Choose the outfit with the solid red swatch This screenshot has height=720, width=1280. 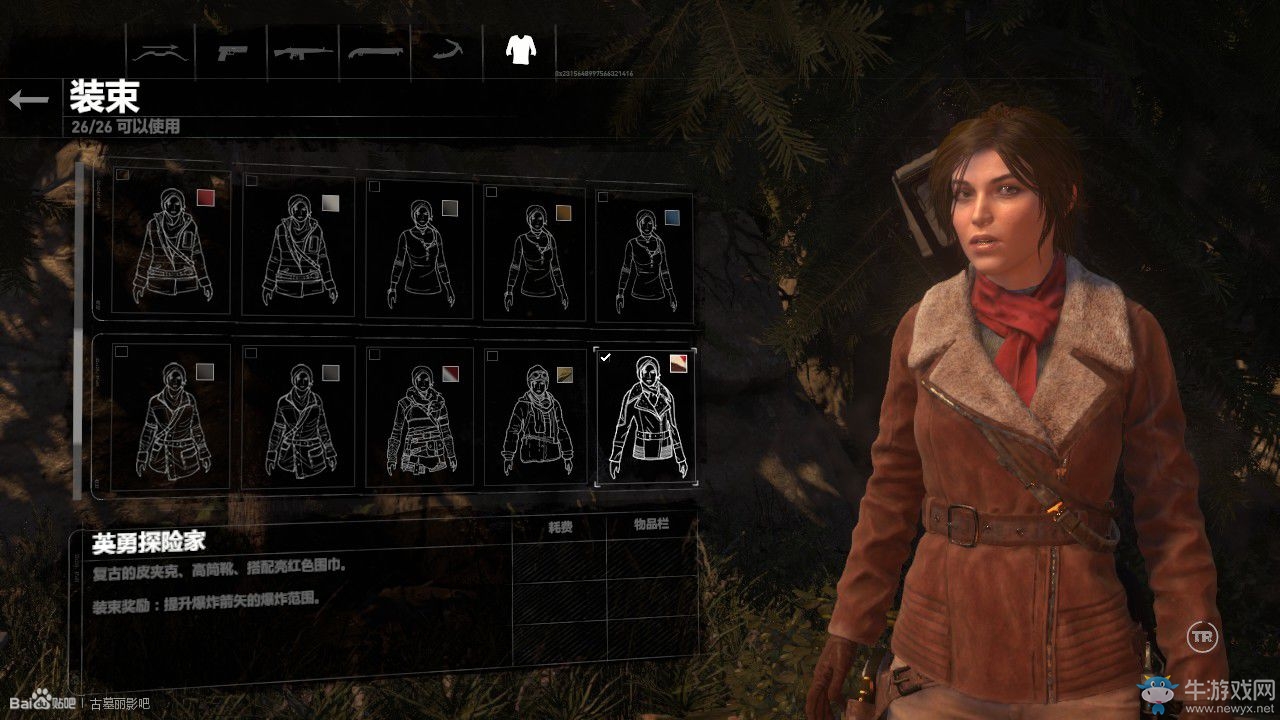172,243
